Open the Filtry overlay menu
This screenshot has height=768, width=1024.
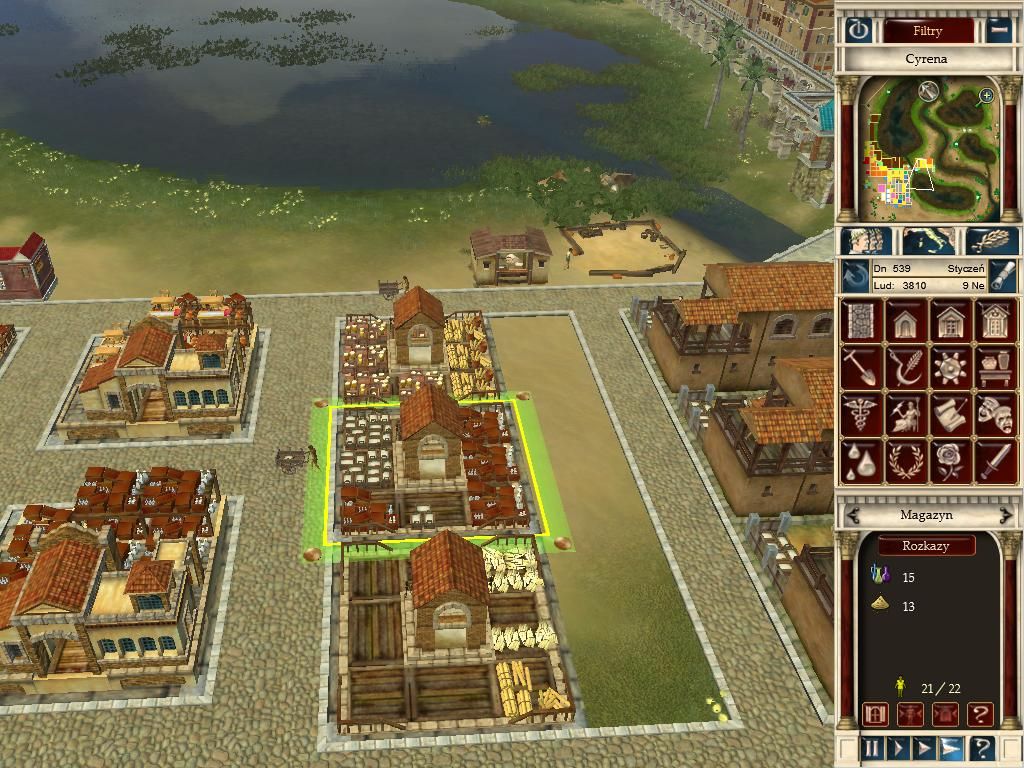click(x=928, y=30)
